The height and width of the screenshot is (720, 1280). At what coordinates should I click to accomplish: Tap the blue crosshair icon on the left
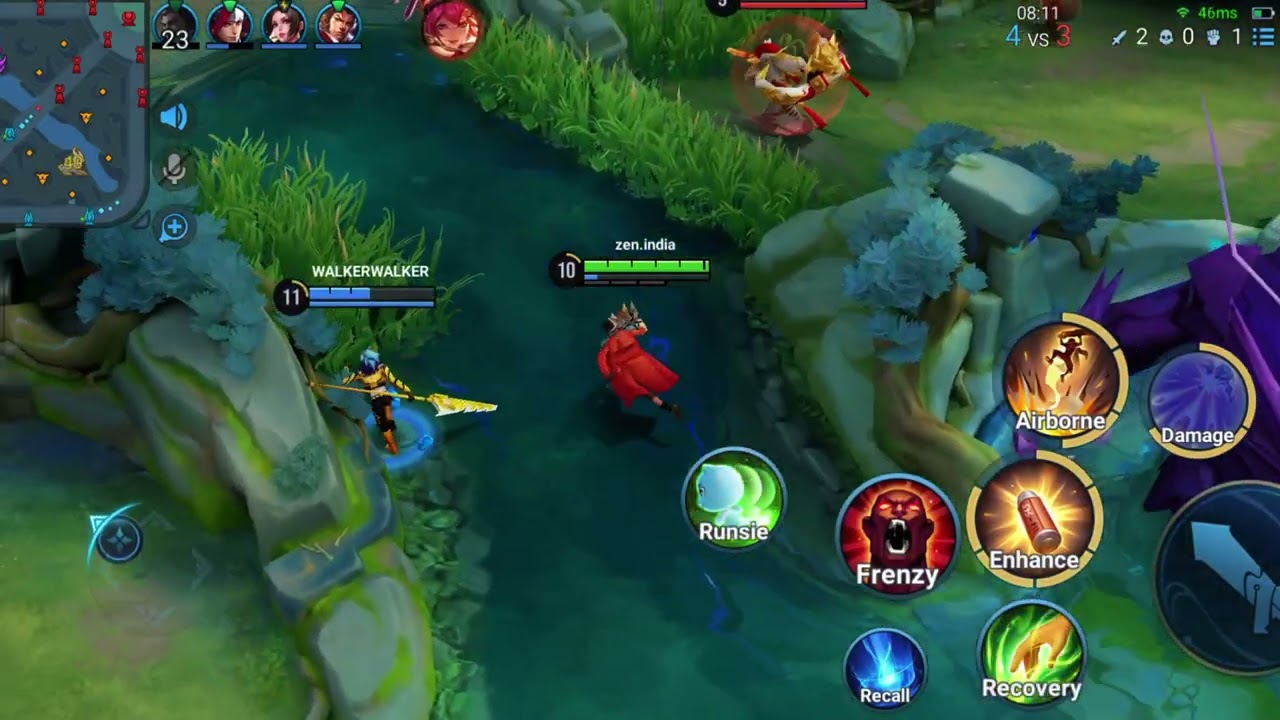coord(117,541)
